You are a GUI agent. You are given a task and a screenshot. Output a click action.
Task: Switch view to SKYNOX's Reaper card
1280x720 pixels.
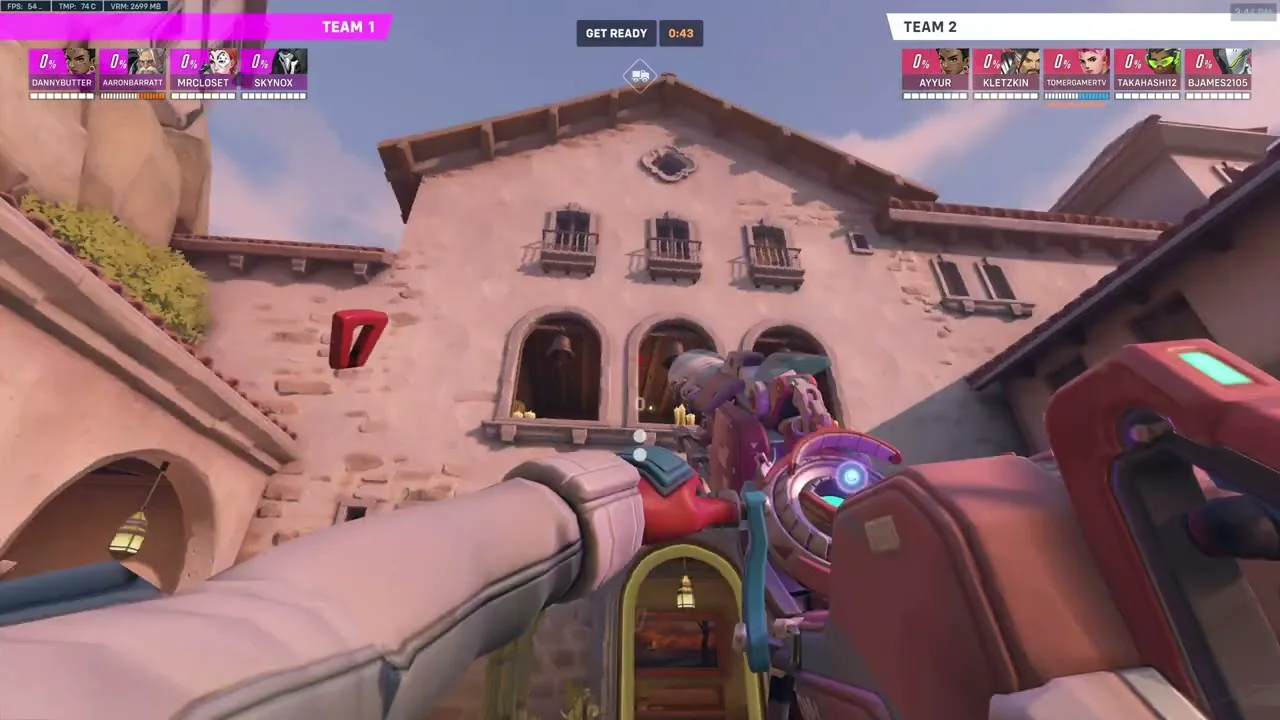[273, 72]
